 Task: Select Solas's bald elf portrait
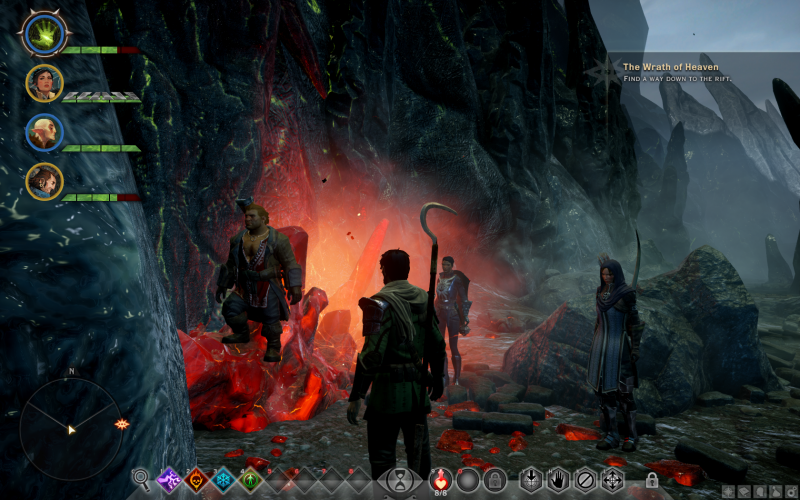pyautogui.click(x=44, y=132)
